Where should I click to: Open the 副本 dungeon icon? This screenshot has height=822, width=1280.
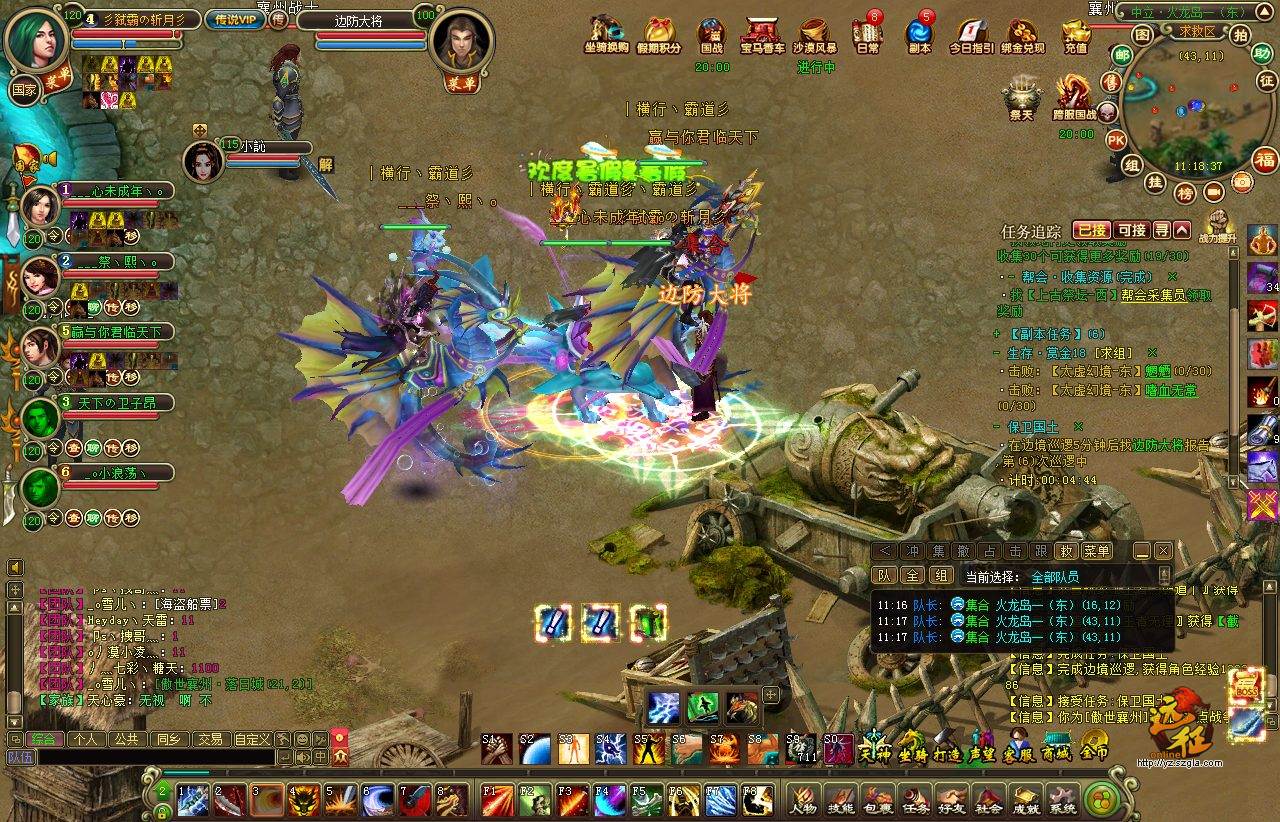918,35
